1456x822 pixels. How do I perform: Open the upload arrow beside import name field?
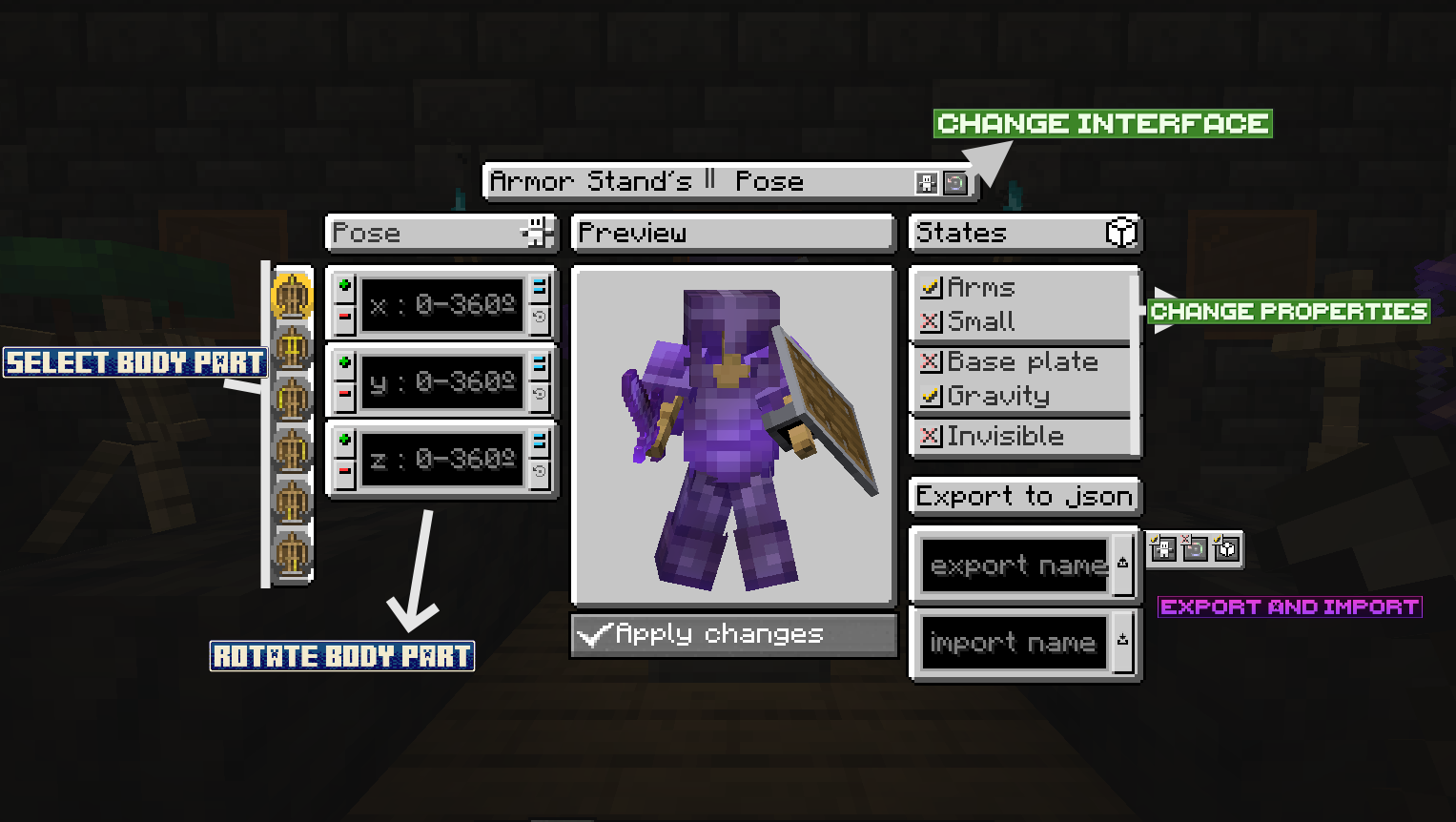coord(1124,641)
